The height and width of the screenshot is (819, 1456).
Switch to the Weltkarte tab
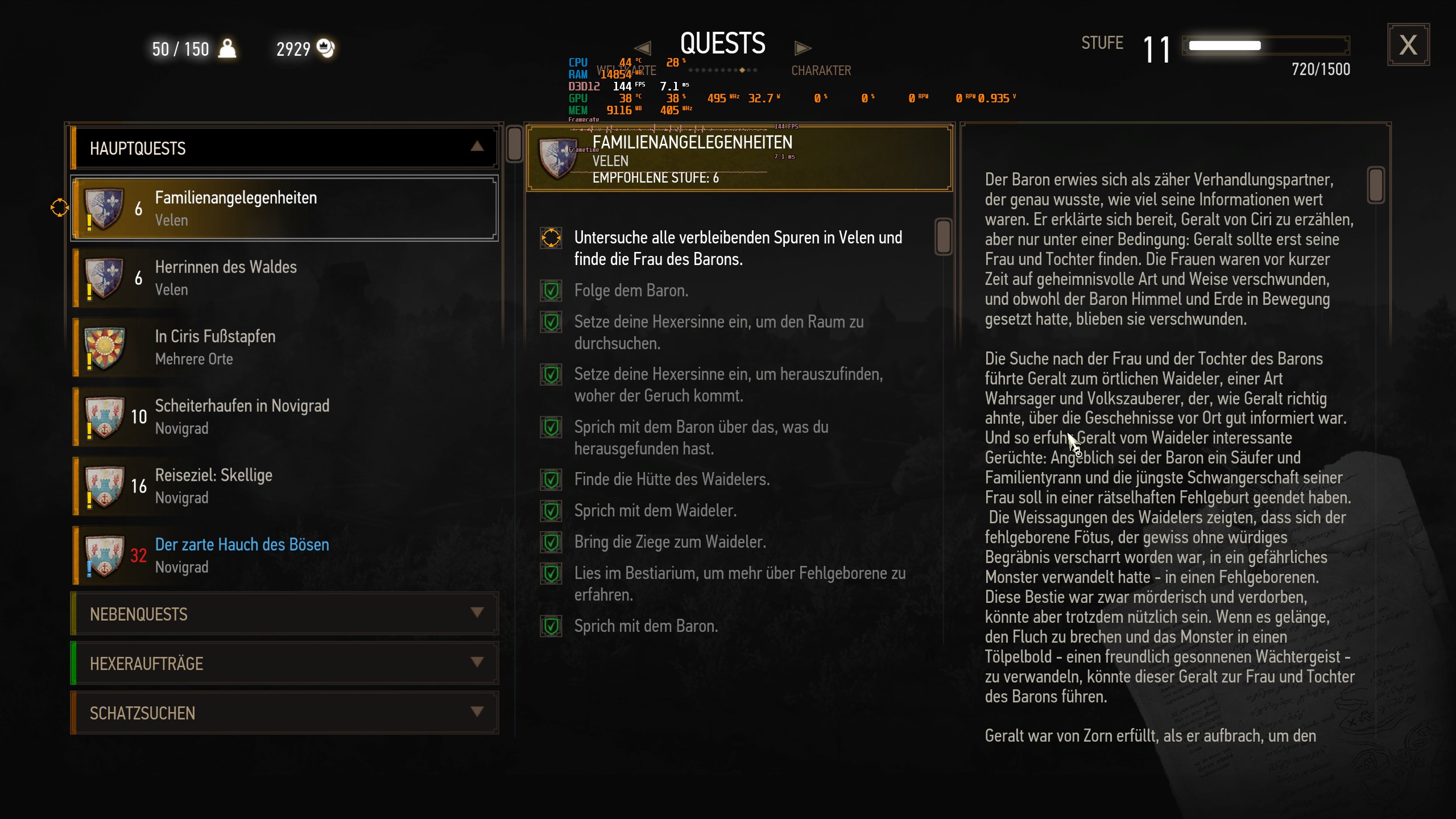click(626, 69)
